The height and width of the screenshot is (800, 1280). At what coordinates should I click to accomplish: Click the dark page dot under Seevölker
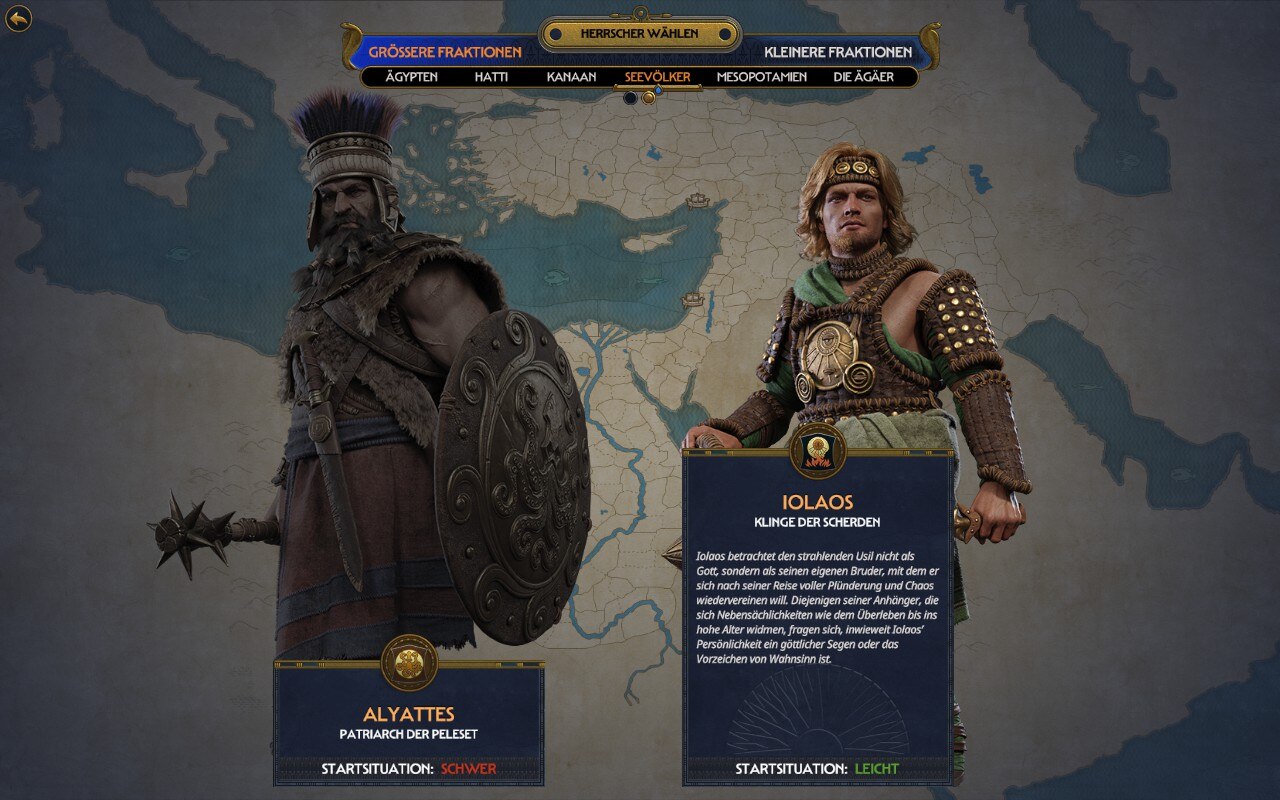point(630,98)
